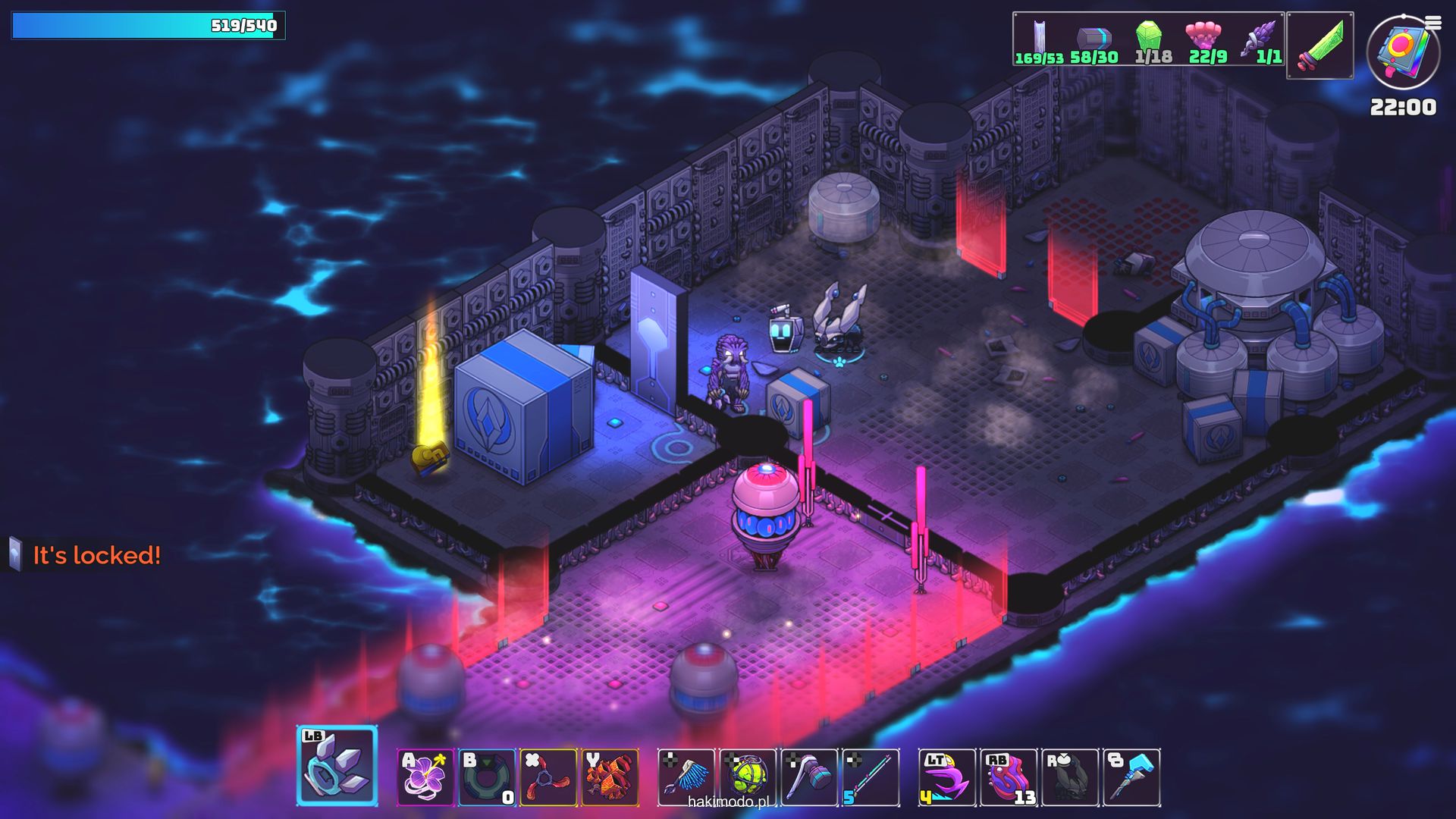The width and height of the screenshot is (1456, 819).
Task: Open the hamburger menu by the journal
Action: click(x=1433, y=23)
